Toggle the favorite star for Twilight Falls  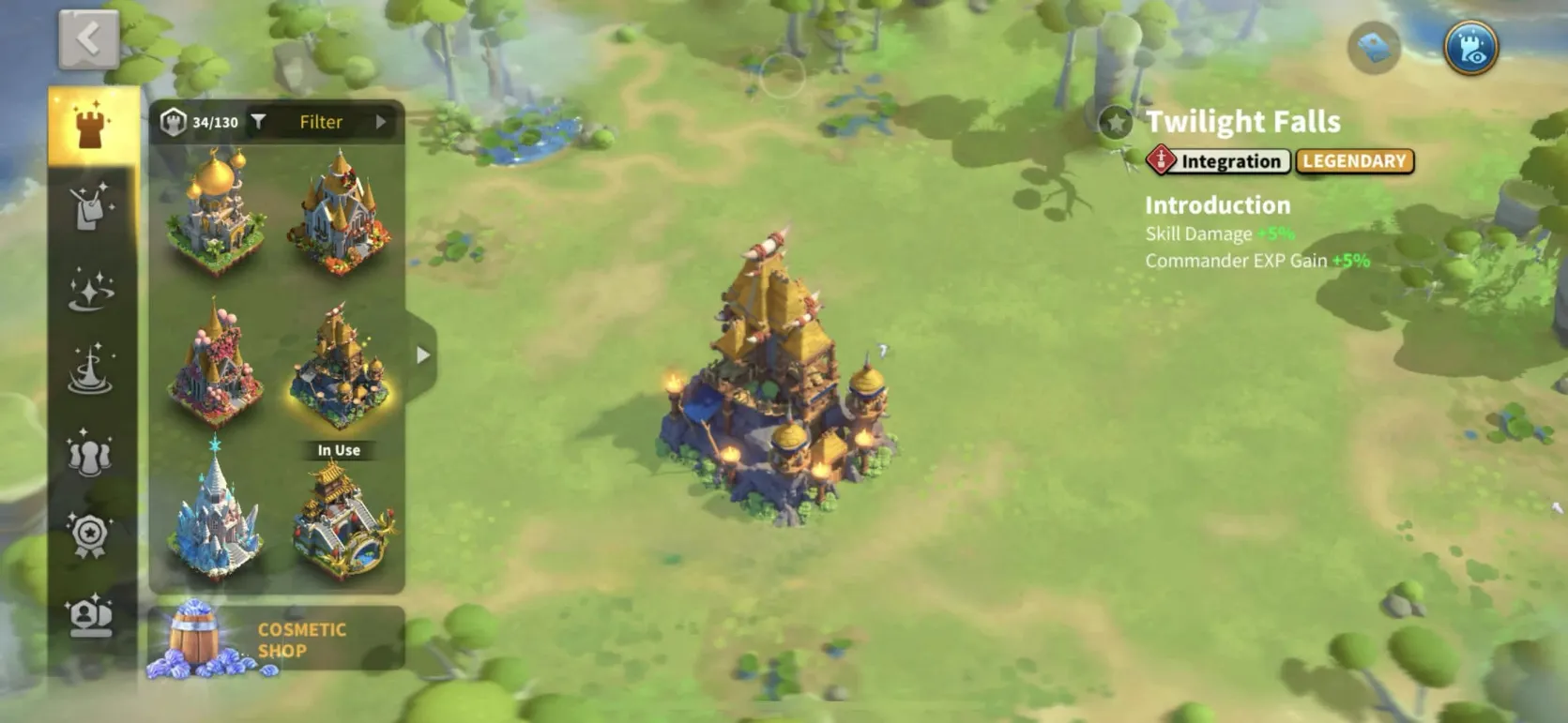pos(1116,122)
